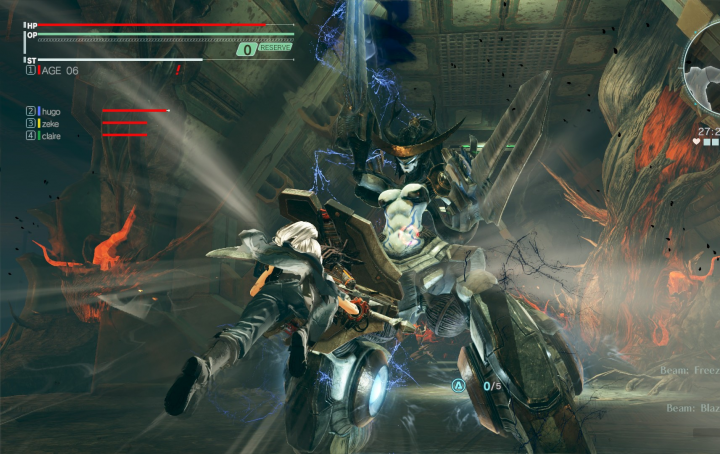
Task: Switch to the Beam: Blaze bullet
Action: pos(692,409)
